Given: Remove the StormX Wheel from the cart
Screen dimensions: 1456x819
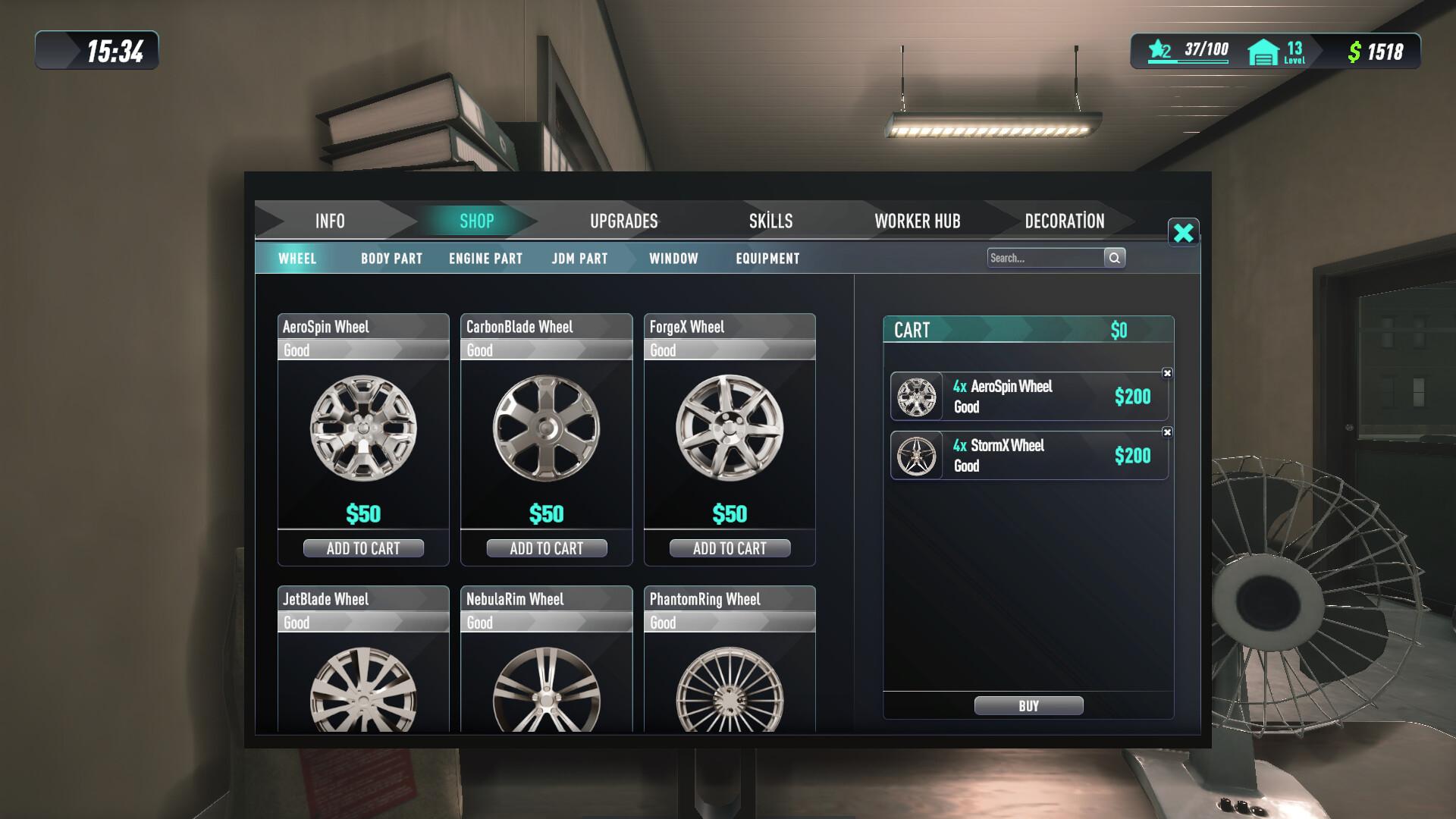Looking at the screenshot, I should click(x=1168, y=431).
